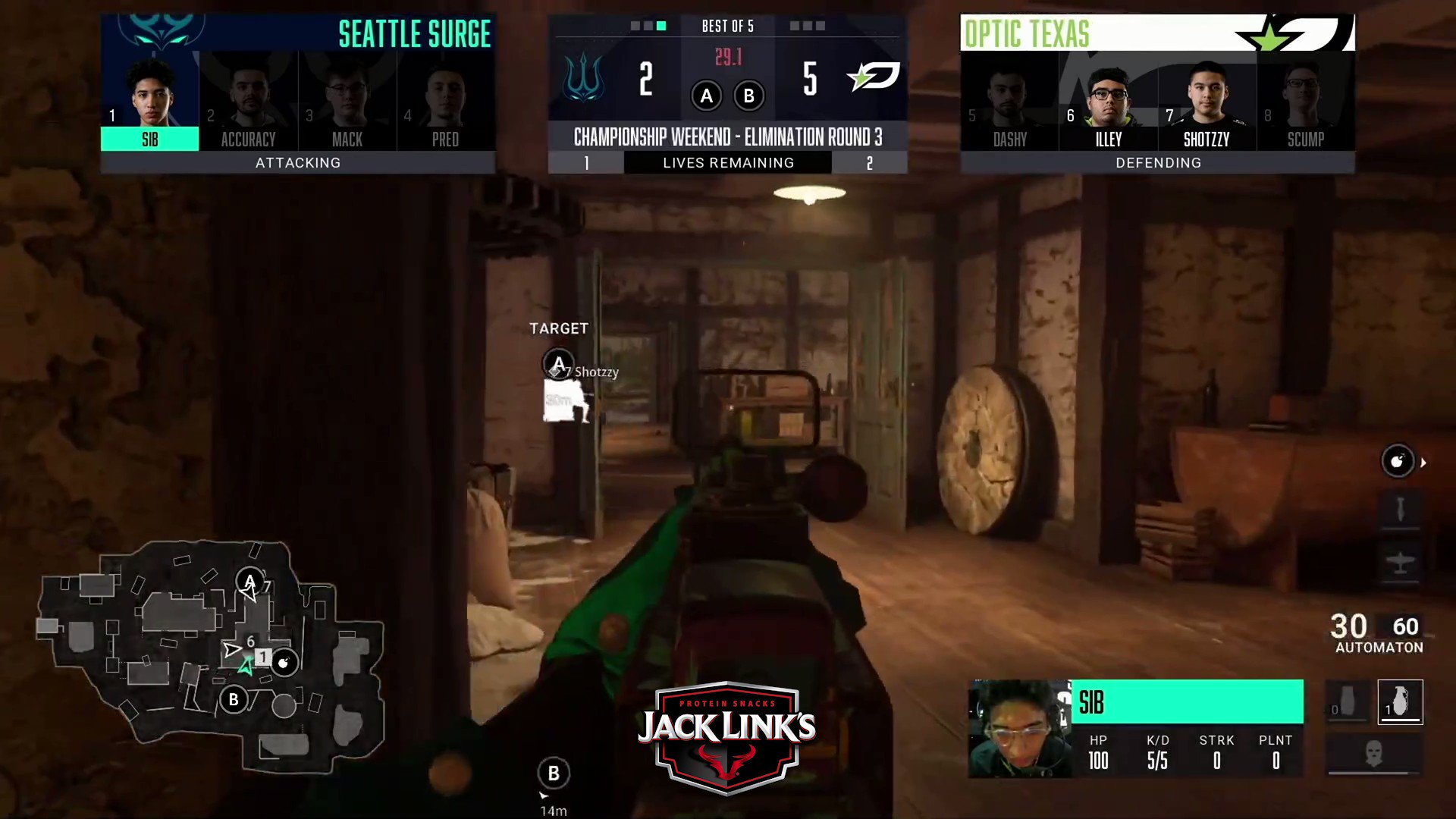Select the frag grenade equipment icon
The height and width of the screenshot is (819, 1456).
(x=1401, y=701)
